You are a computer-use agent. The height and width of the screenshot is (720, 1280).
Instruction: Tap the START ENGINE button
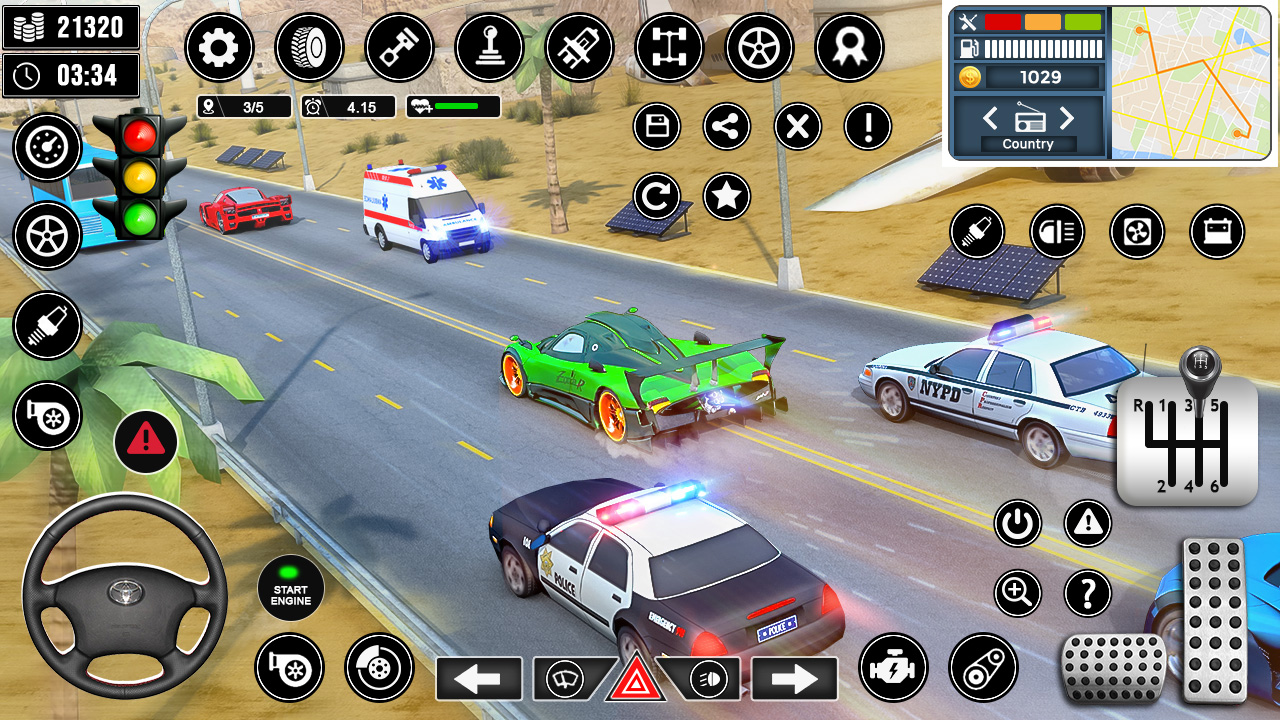click(290, 589)
